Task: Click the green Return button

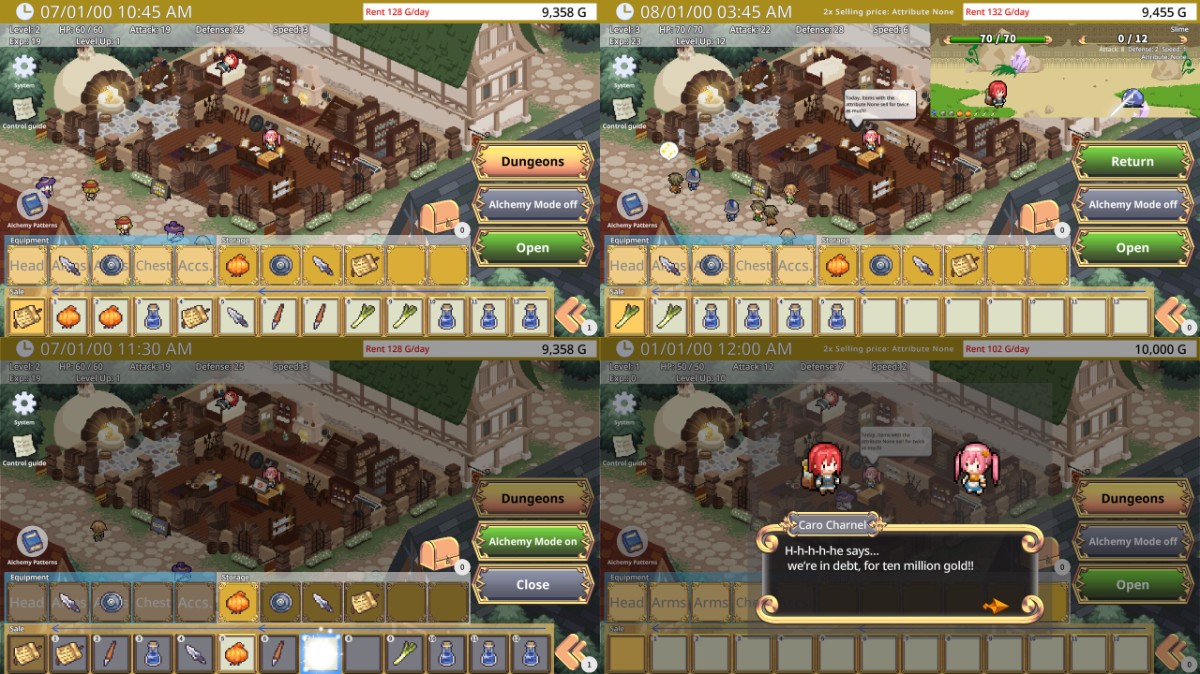Action: click(1132, 161)
